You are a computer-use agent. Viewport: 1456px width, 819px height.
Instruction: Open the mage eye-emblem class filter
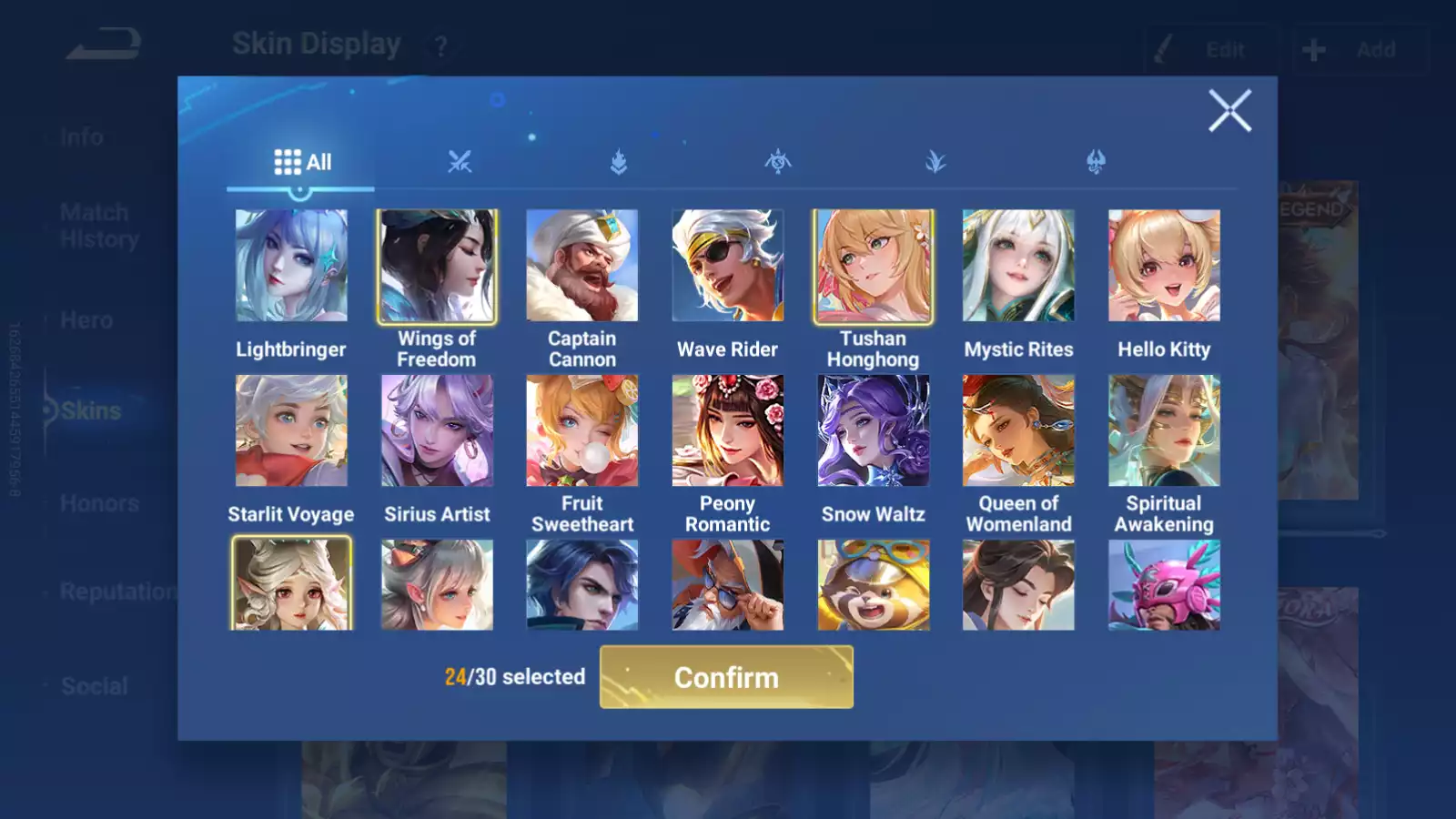point(778,163)
